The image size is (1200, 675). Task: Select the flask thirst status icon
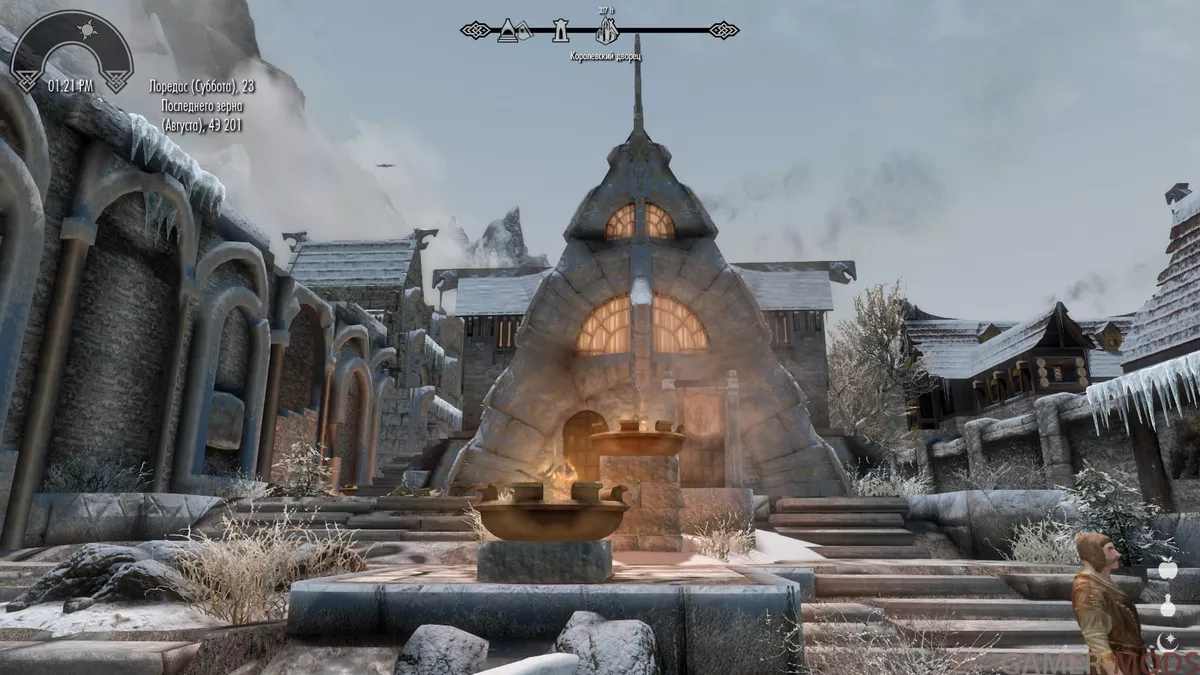(1166, 606)
